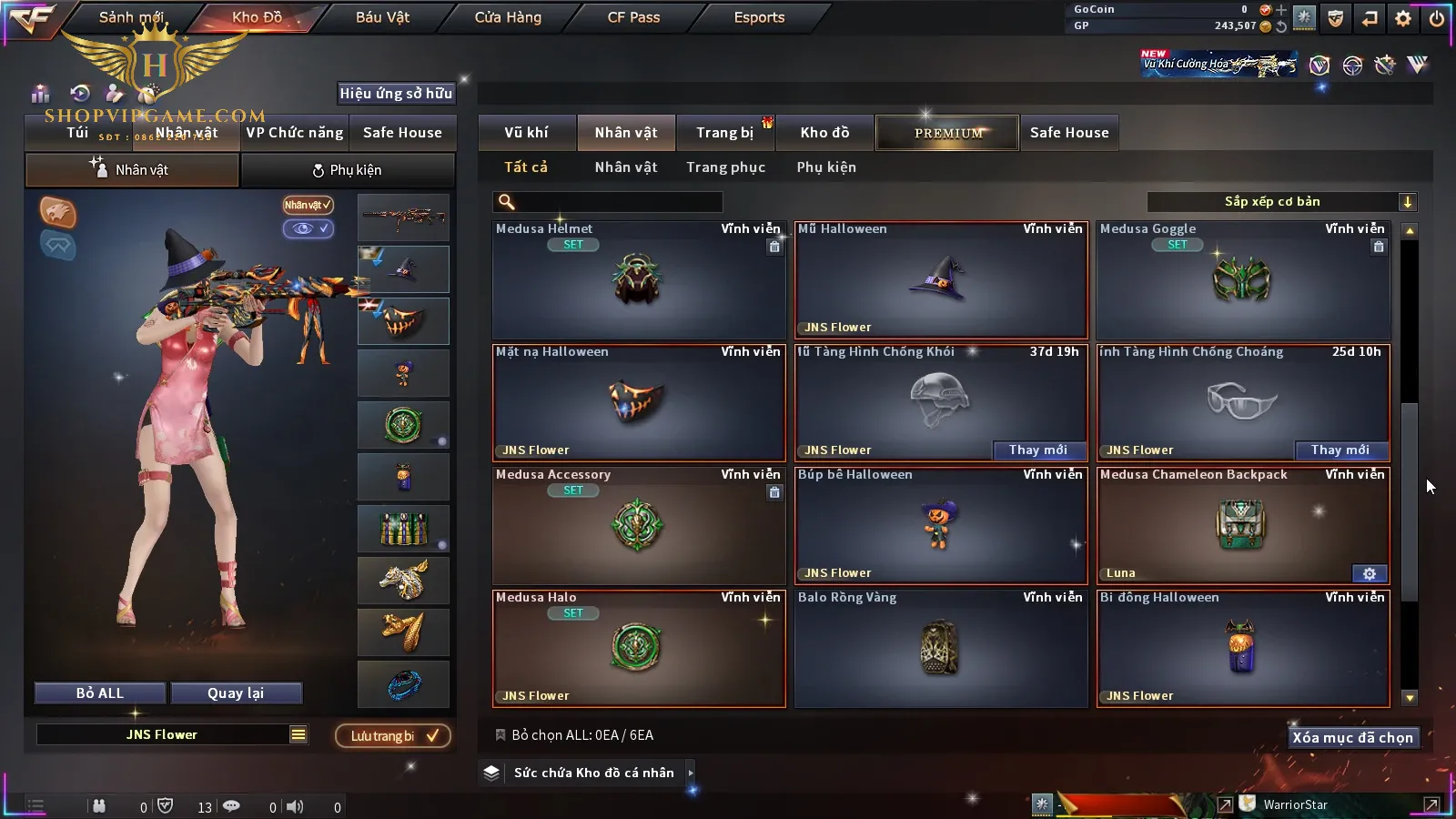Click the power exit icon
1456x819 pixels.
pyautogui.click(x=1437, y=18)
